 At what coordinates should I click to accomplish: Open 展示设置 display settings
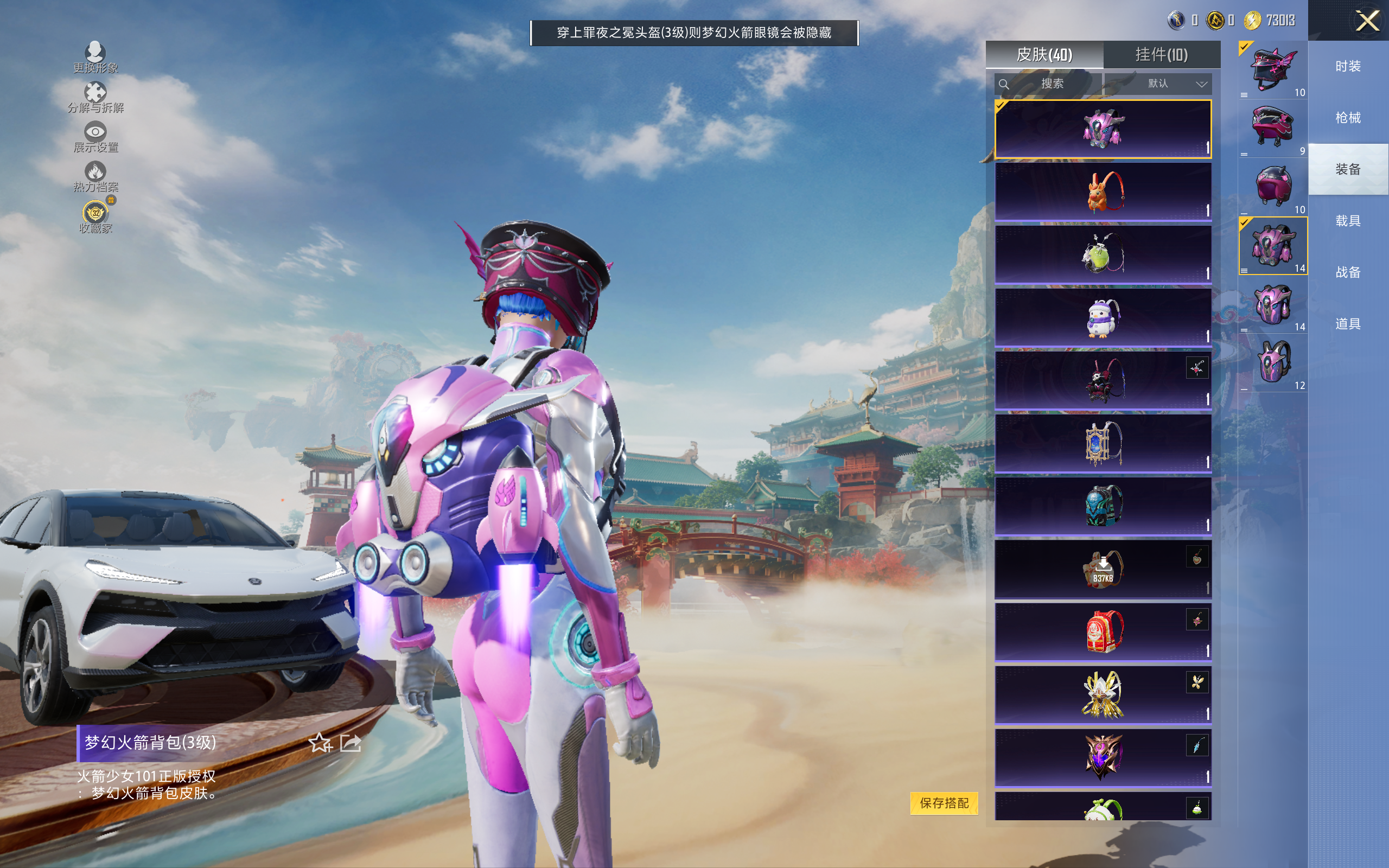click(95, 137)
